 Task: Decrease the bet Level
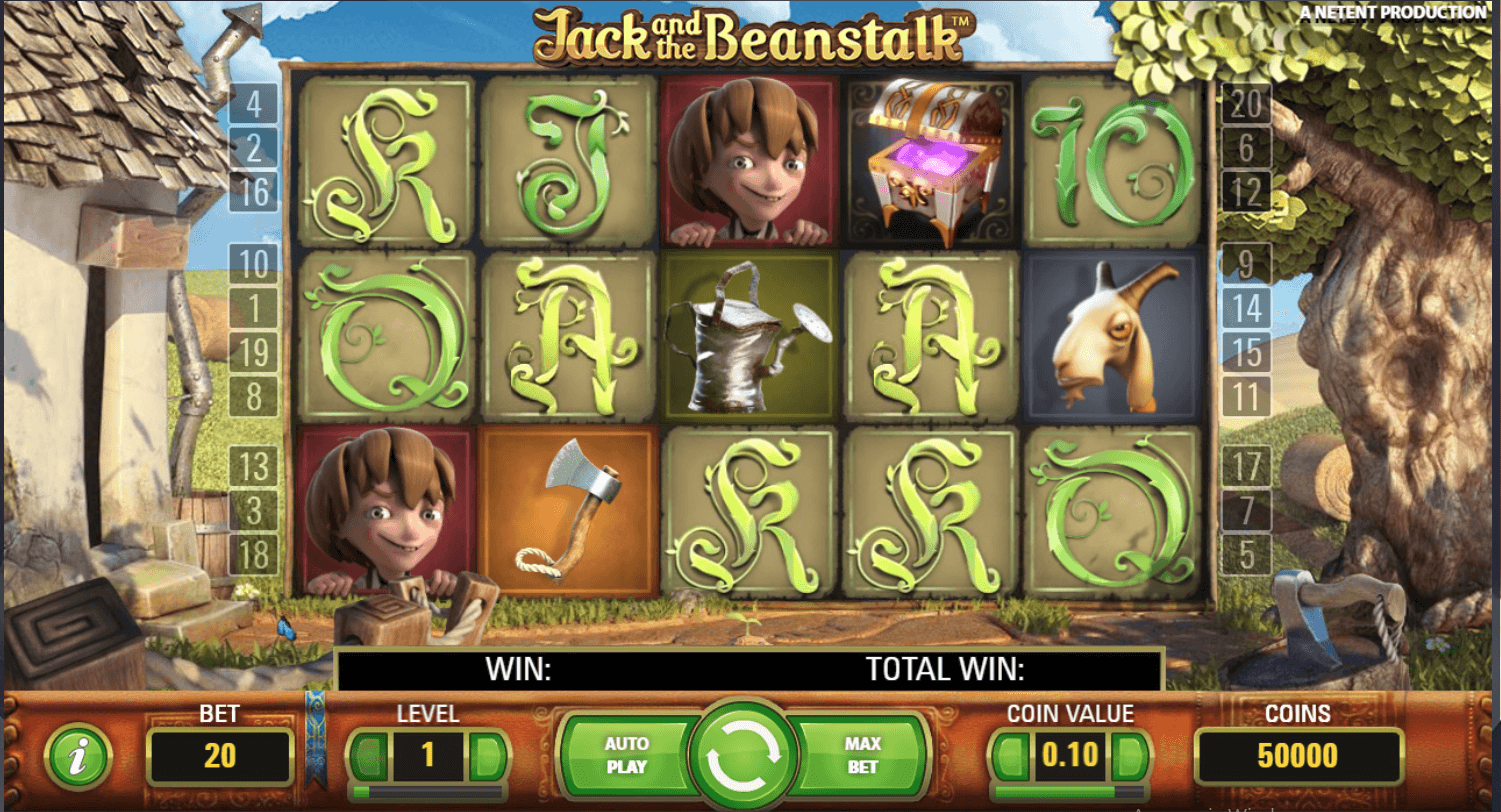370,754
